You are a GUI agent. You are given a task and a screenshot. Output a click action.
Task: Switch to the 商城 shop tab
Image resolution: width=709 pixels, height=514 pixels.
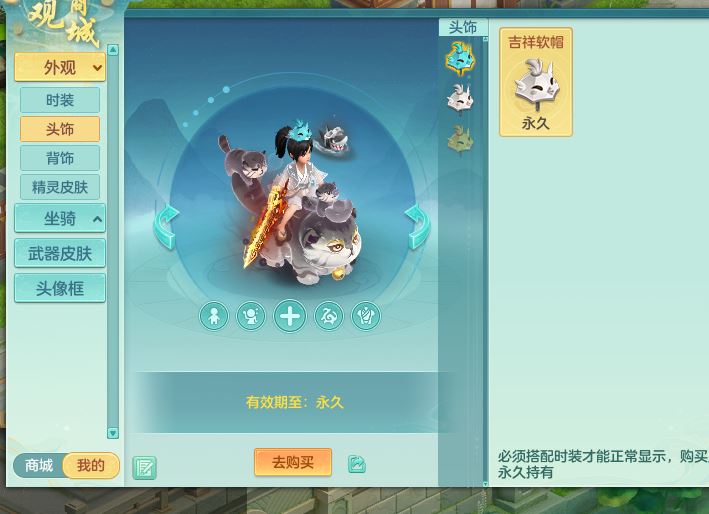(x=39, y=466)
